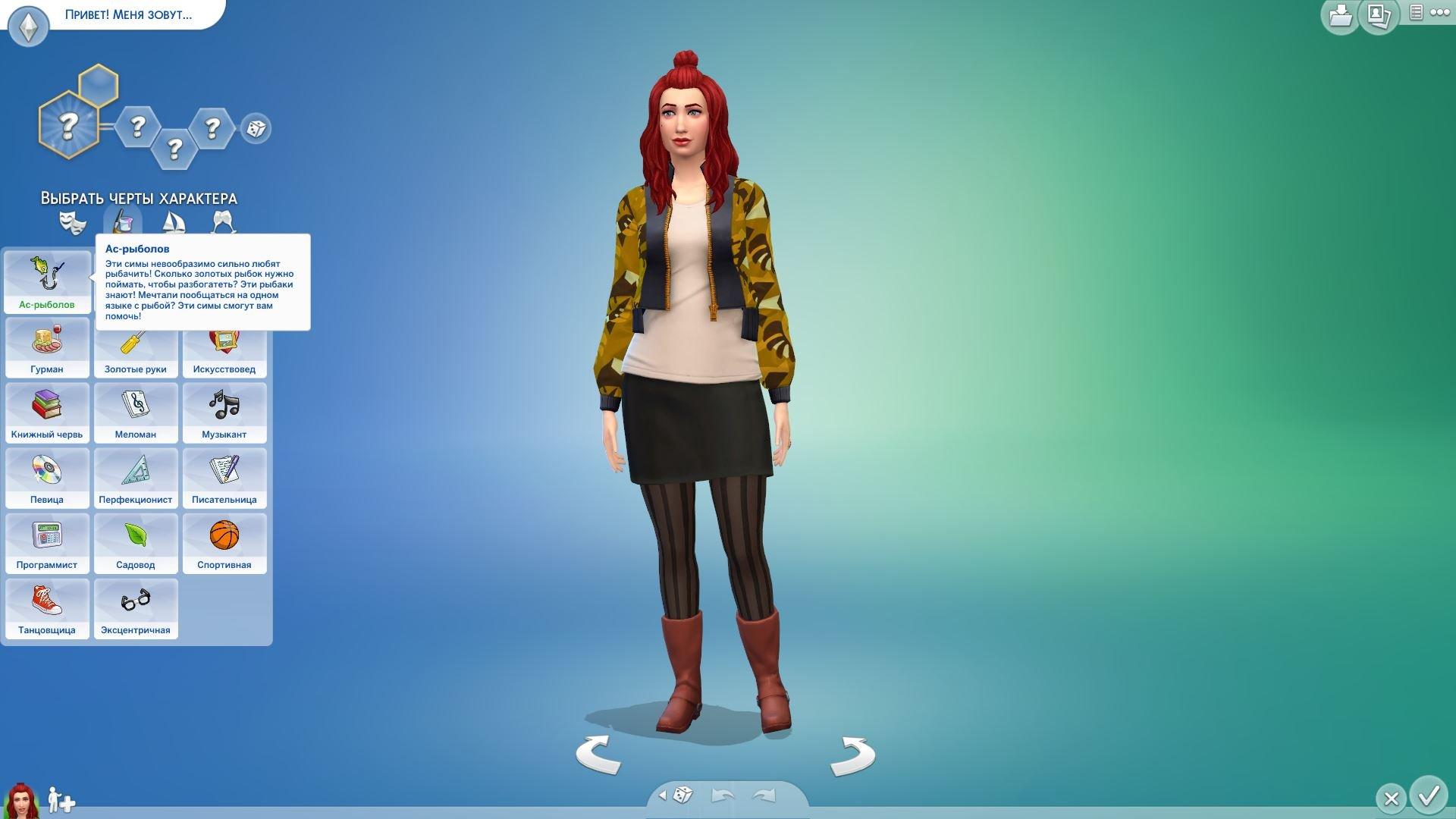The height and width of the screenshot is (819, 1456).
Task: Choose the Перфекционист trait
Action: 136,478
